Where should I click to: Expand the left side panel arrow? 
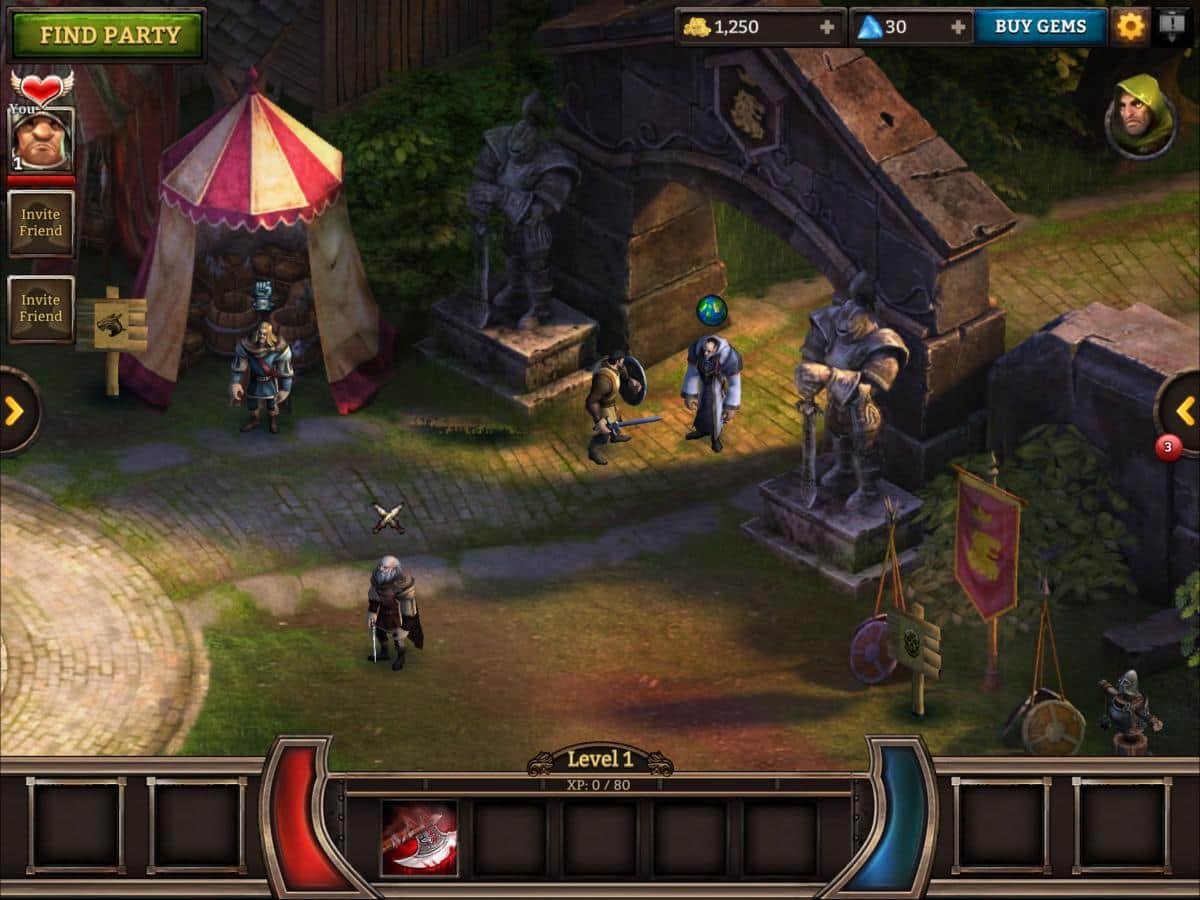15,410
